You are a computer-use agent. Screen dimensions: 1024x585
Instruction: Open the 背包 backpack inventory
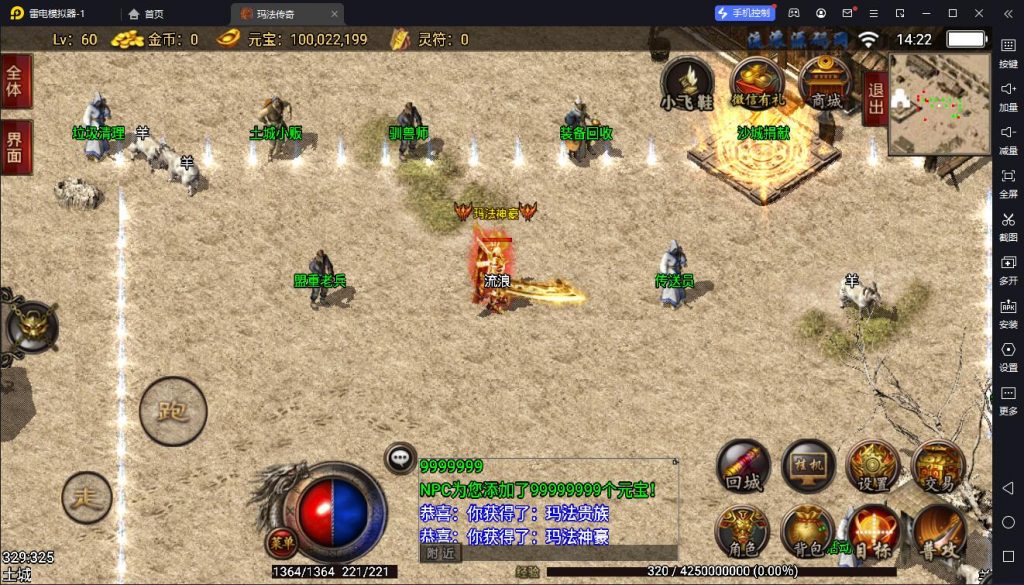click(x=808, y=532)
